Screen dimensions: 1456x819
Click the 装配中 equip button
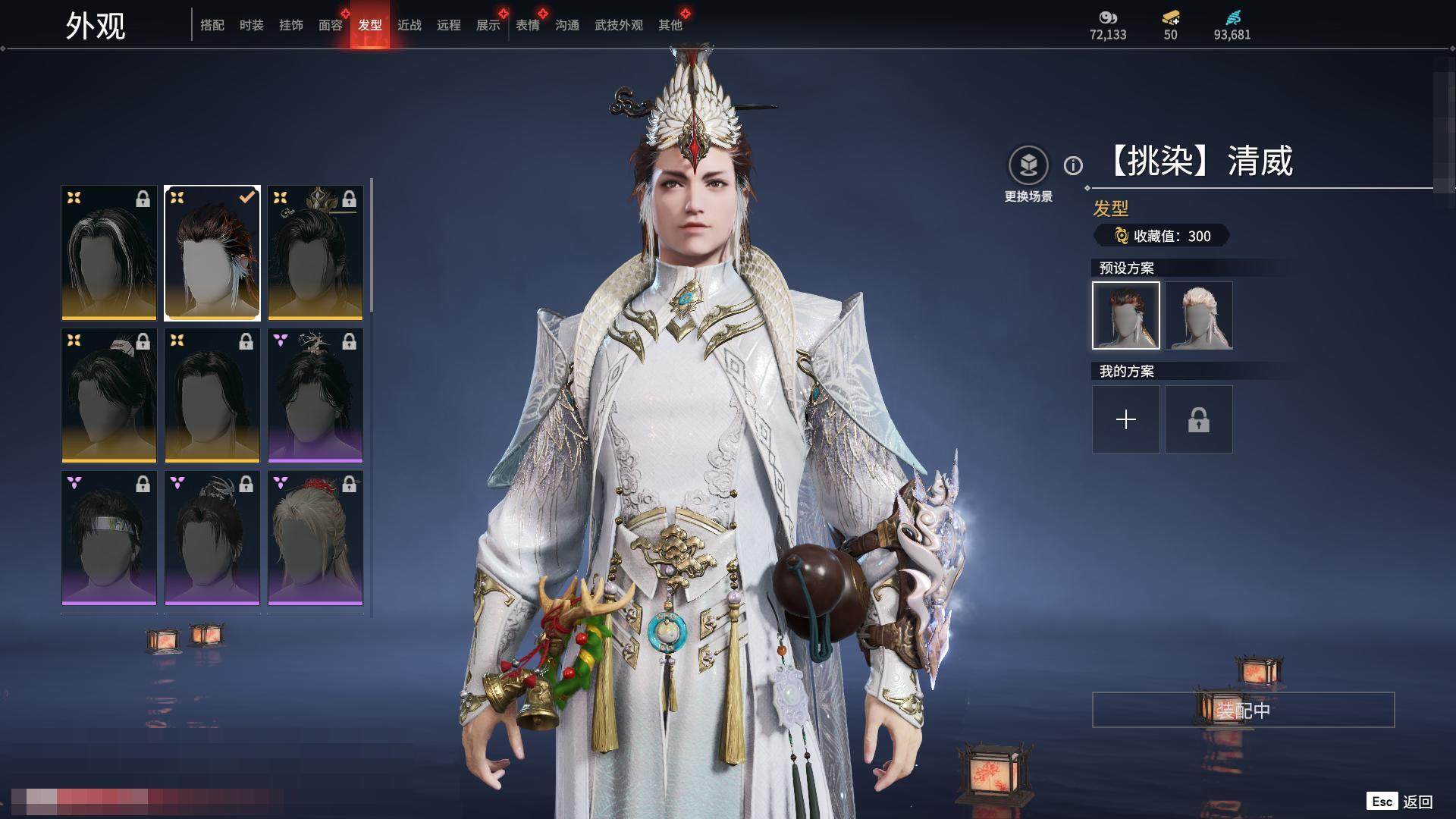click(1243, 711)
